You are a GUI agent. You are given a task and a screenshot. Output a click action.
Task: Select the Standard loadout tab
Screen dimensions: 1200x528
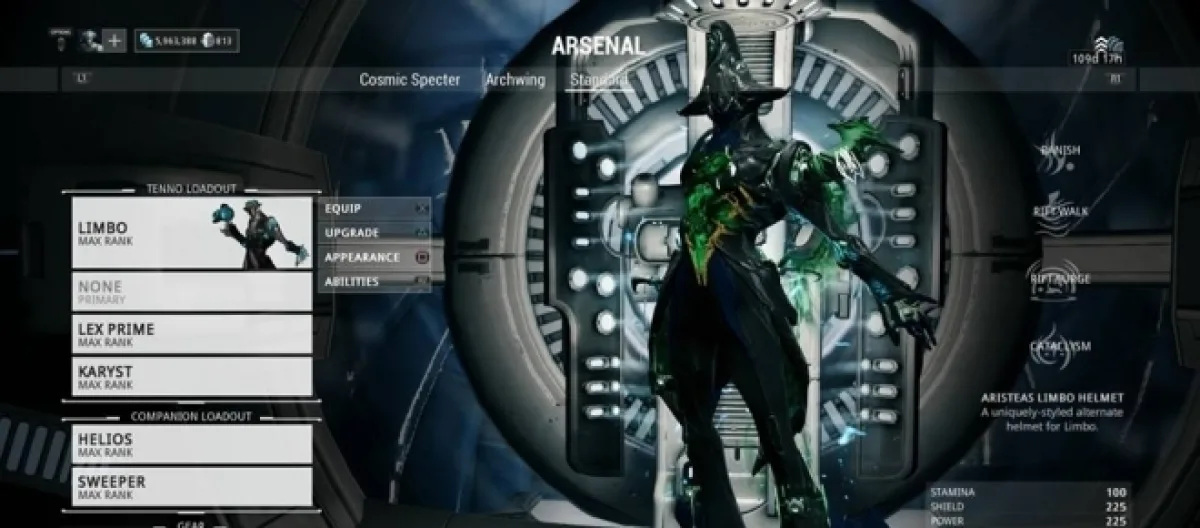pyautogui.click(x=598, y=80)
